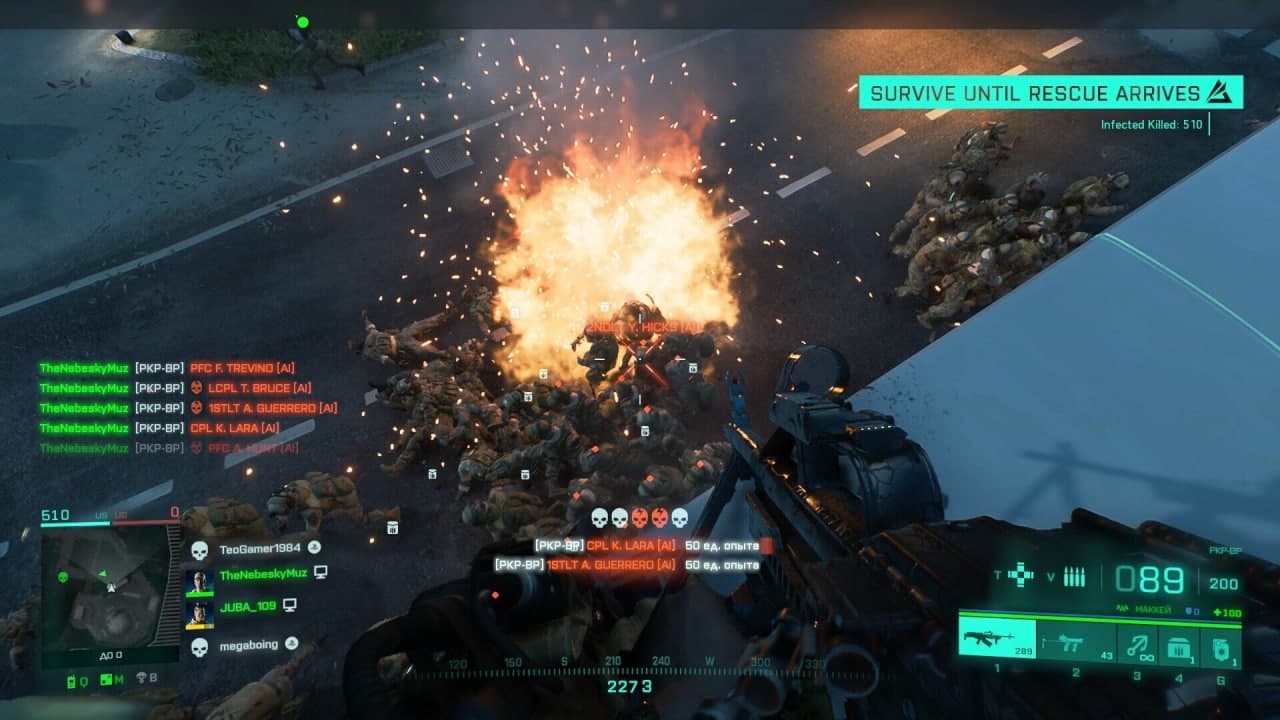Select squad member JUBA_109
The image size is (1280, 720).
tap(245, 606)
